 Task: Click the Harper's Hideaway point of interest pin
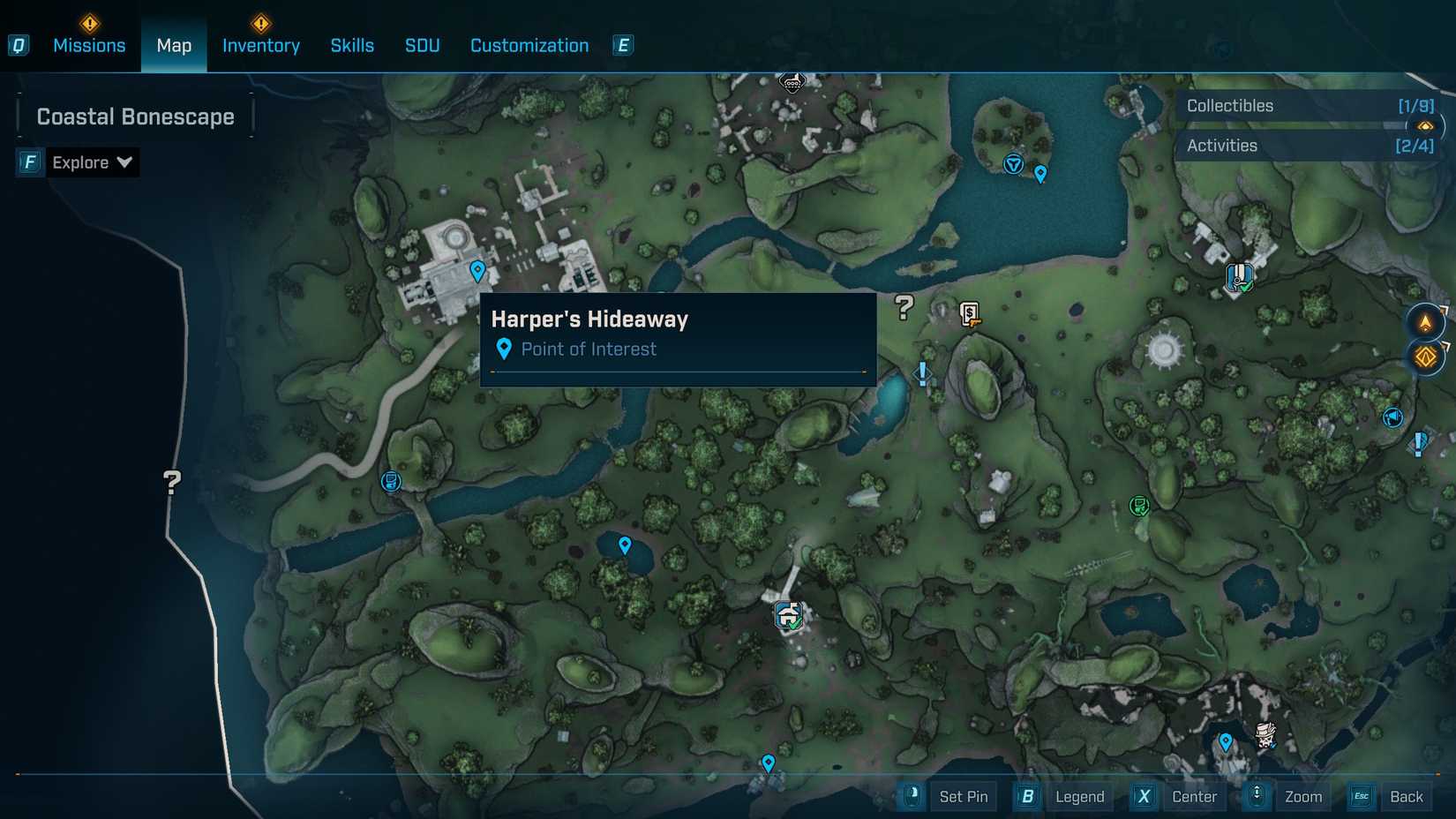click(x=478, y=271)
